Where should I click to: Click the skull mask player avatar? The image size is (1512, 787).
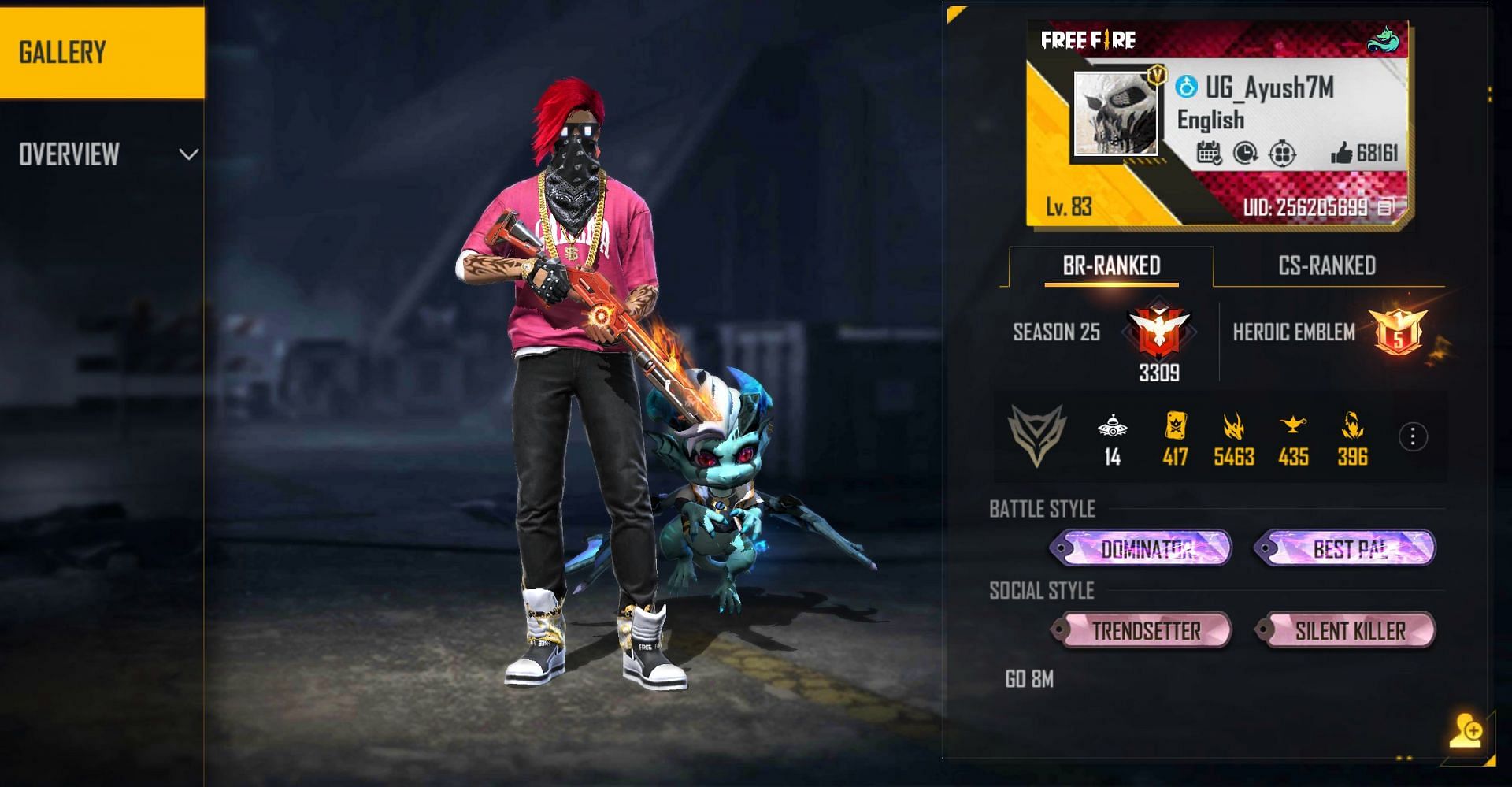point(1116,115)
